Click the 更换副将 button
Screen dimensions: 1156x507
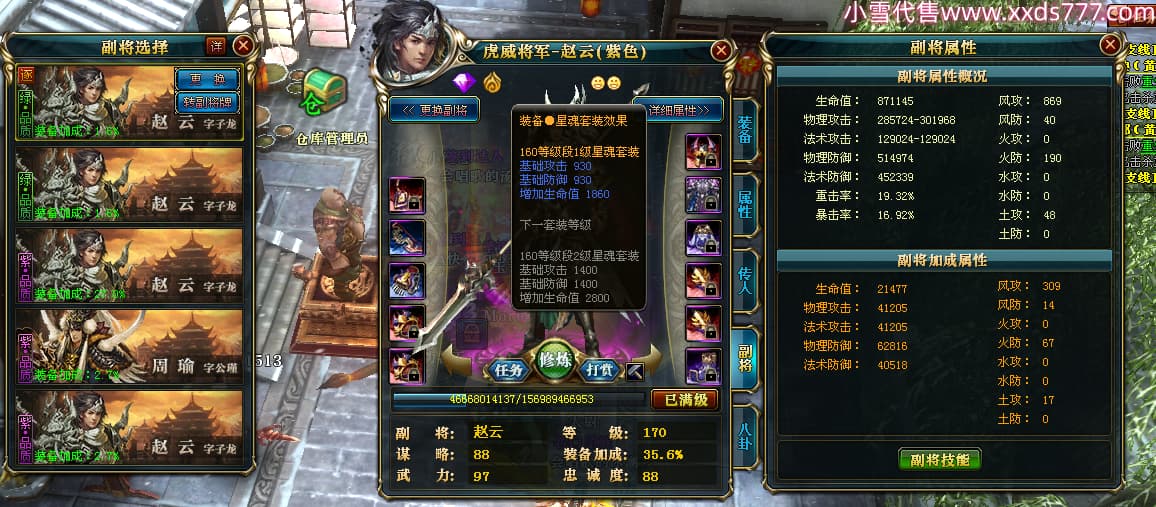point(435,109)
